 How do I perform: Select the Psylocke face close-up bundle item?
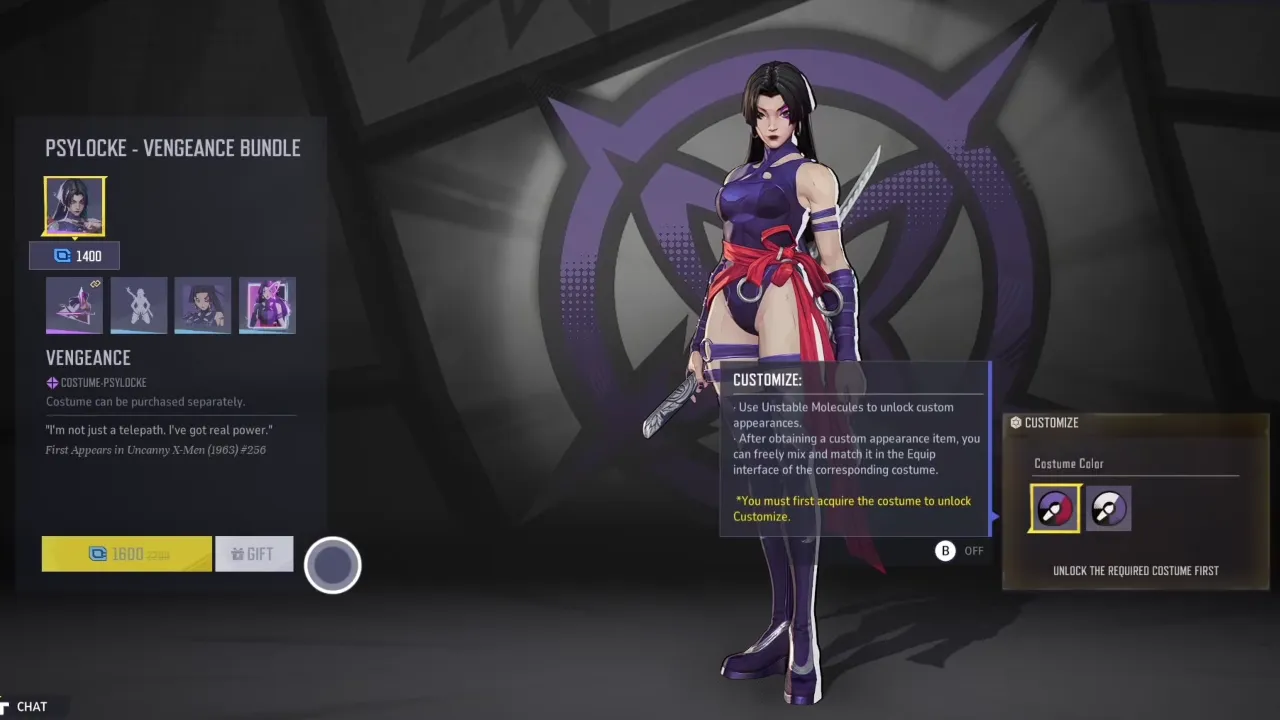(x=203, y=305)
